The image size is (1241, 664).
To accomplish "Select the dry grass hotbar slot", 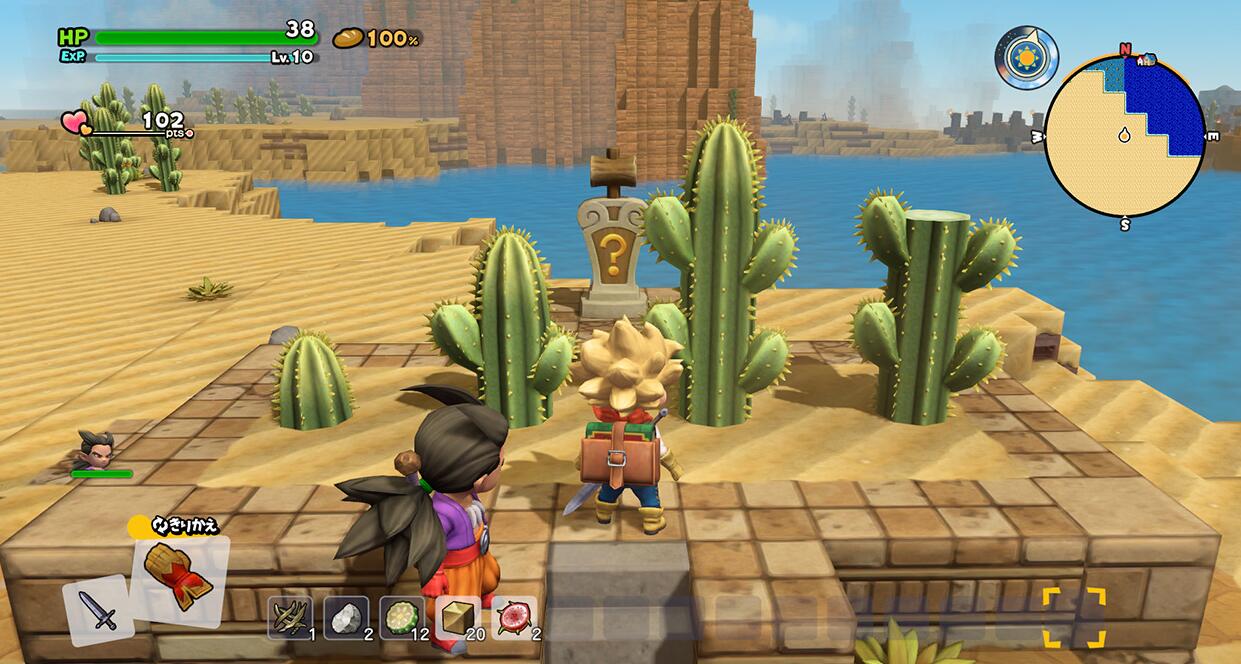I will tap(290, 617).
